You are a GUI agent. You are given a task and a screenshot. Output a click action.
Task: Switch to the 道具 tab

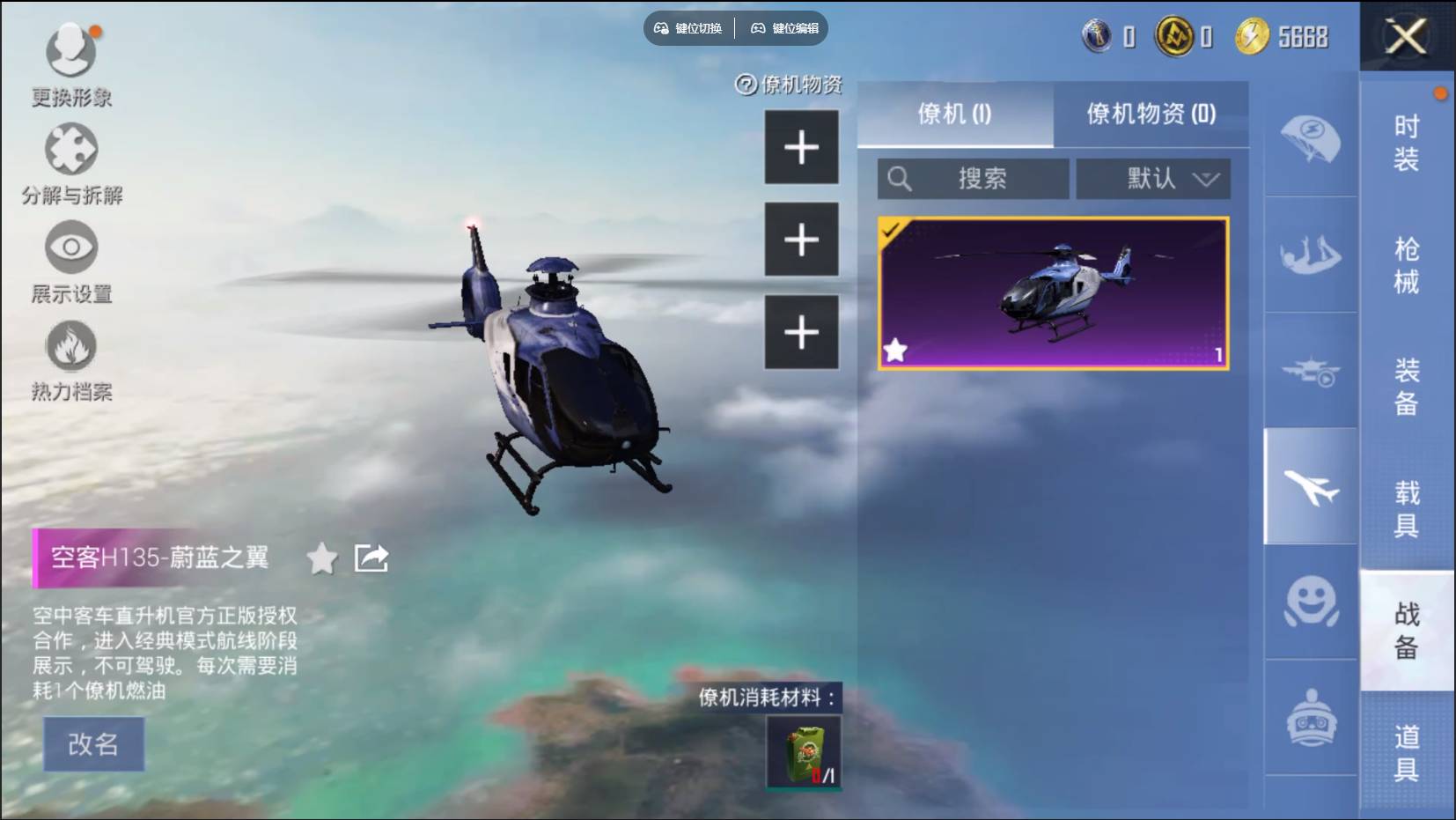point(1406,753)
